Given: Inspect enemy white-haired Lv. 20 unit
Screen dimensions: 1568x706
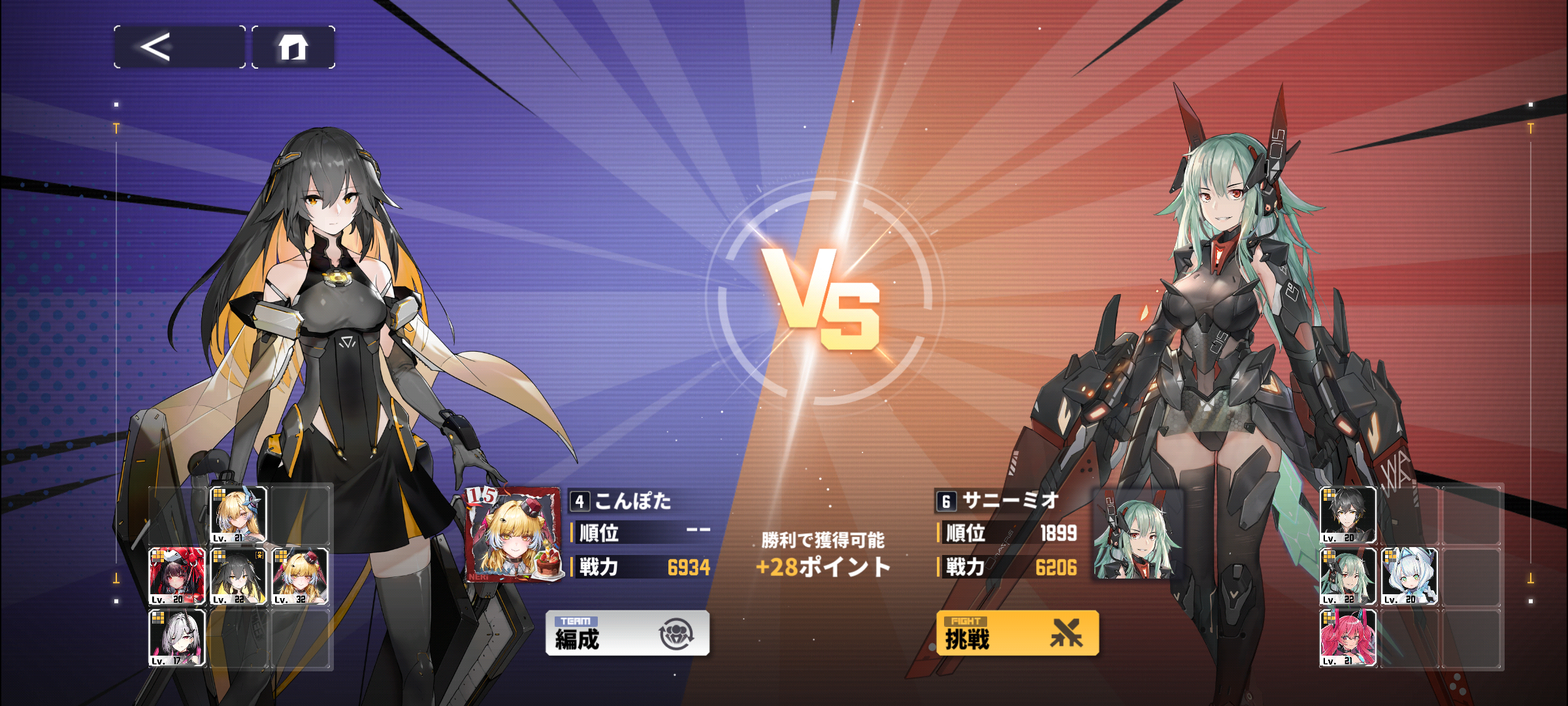Looking at the screenshot, I should 1409,577.
